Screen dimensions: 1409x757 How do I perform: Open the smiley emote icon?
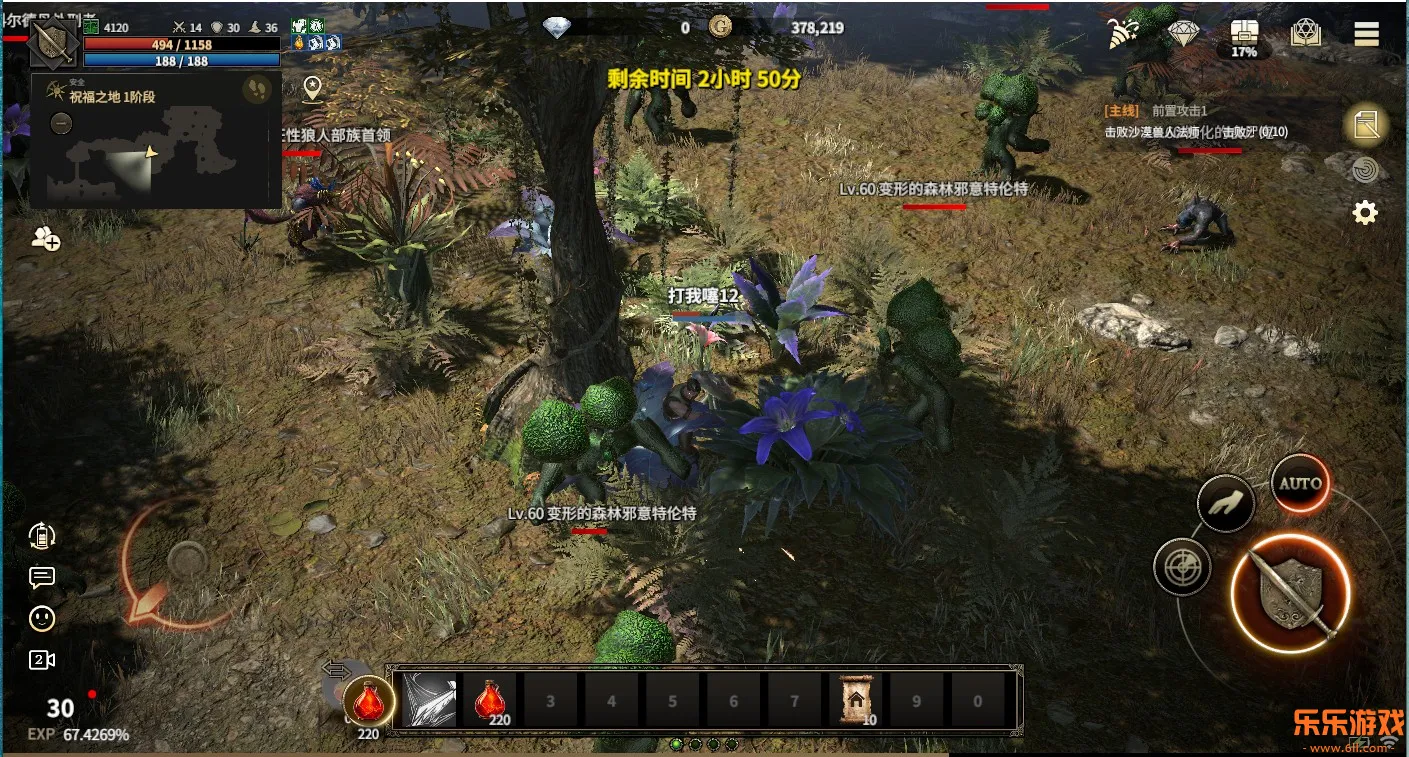pyautogui.click(x=42, y=619)
